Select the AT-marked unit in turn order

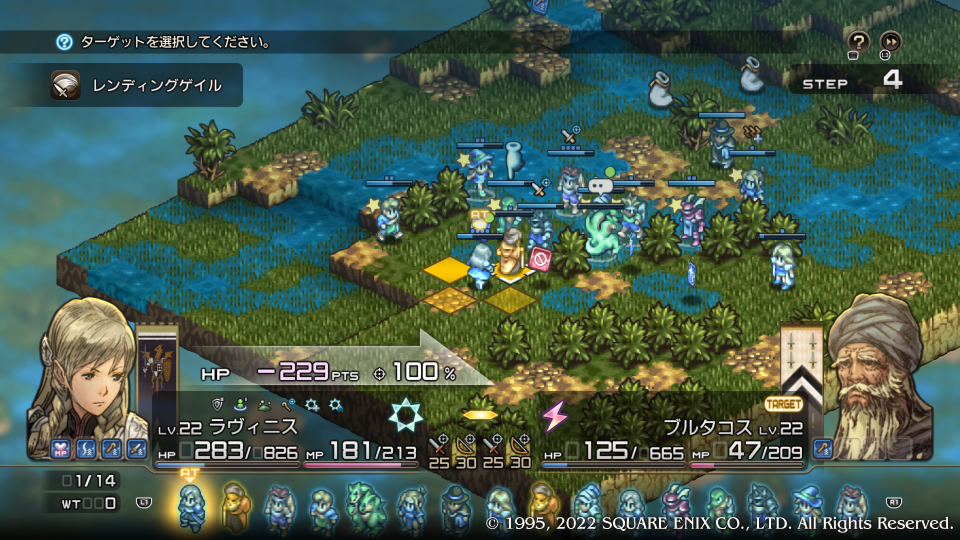(190, 505)
